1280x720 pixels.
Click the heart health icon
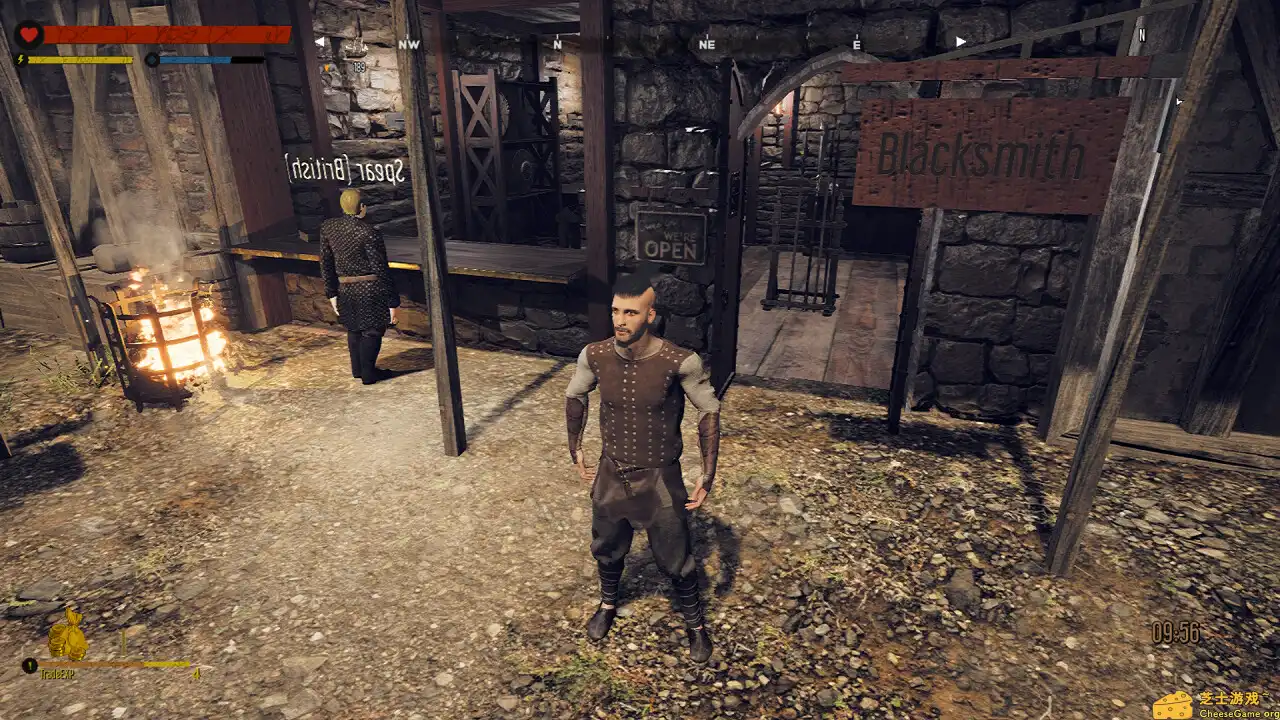pyautogui.click(x=28, y=32)
